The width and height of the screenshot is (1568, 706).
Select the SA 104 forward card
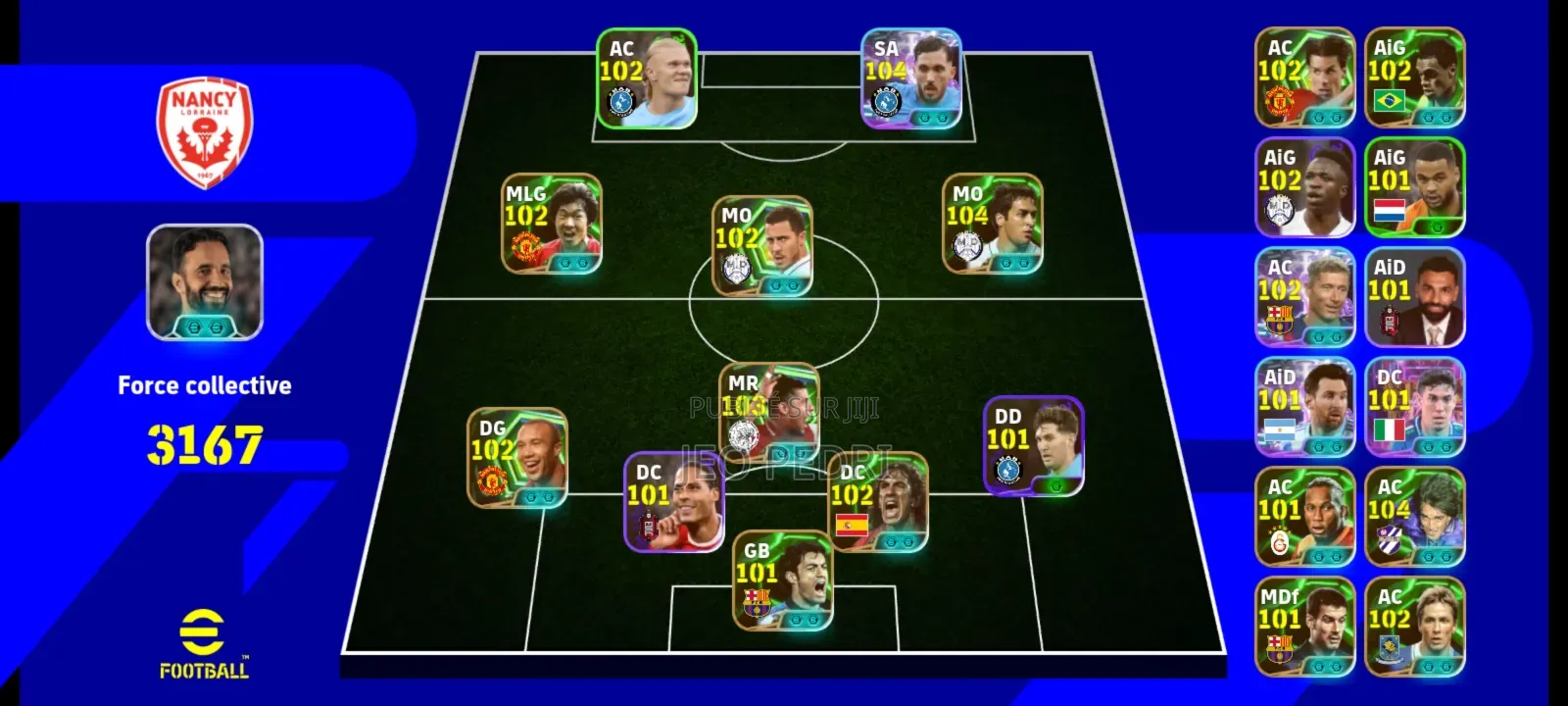click(x=911, y=78)
